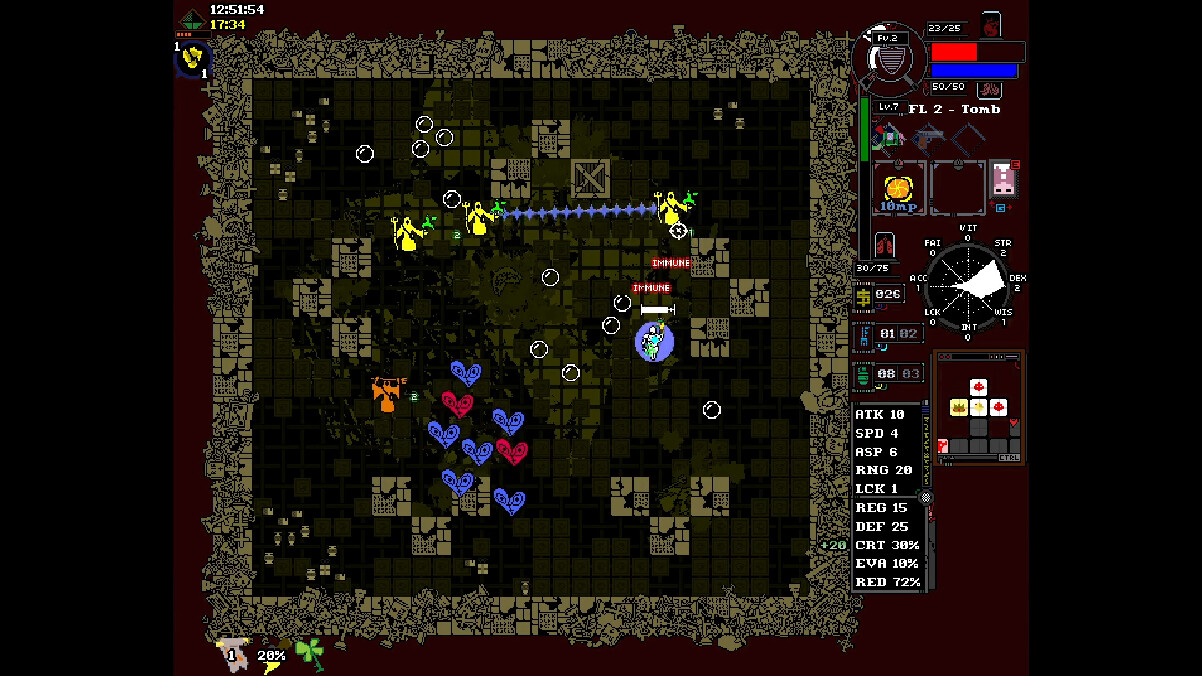Viewport: 1202px width, 676px height.
Task: Click the blue key counter icon
Action: pyautogui.click(x=863, y=334)
